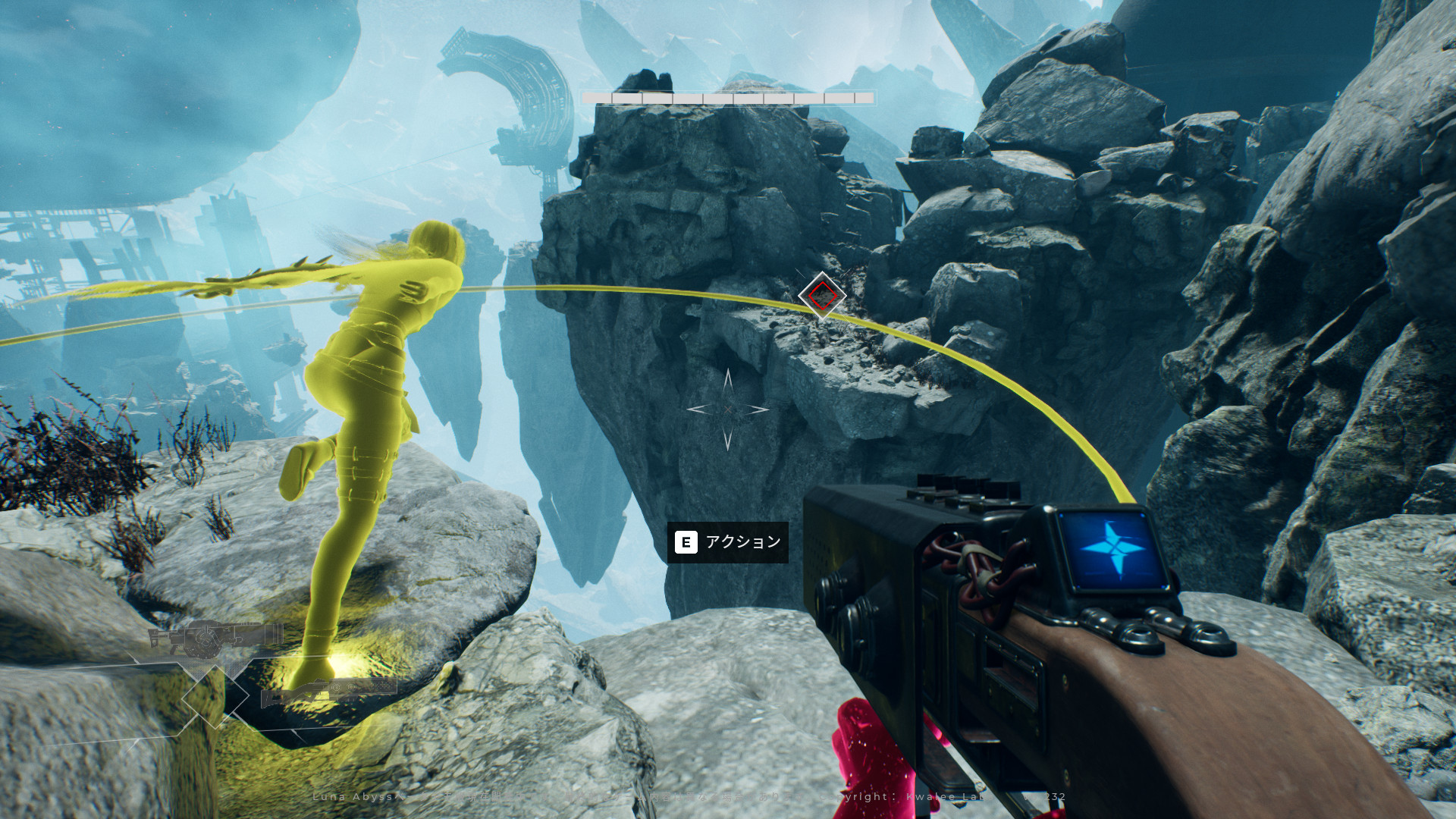Click the red diamond objective marker
This screenshot has width=1456, height=819.
tap(821, 295)
